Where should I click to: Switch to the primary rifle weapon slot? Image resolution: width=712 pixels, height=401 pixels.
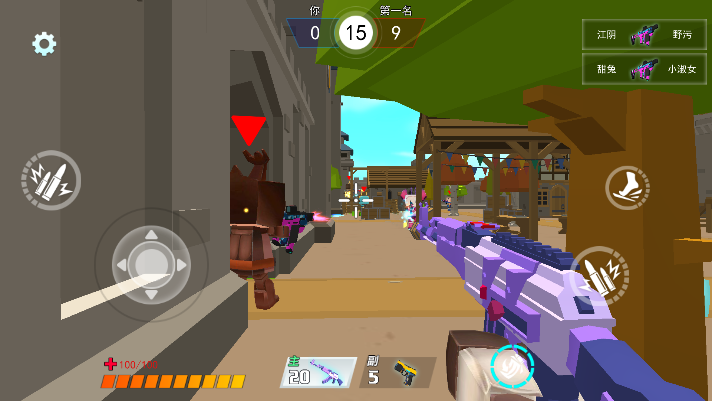point(319,372)
